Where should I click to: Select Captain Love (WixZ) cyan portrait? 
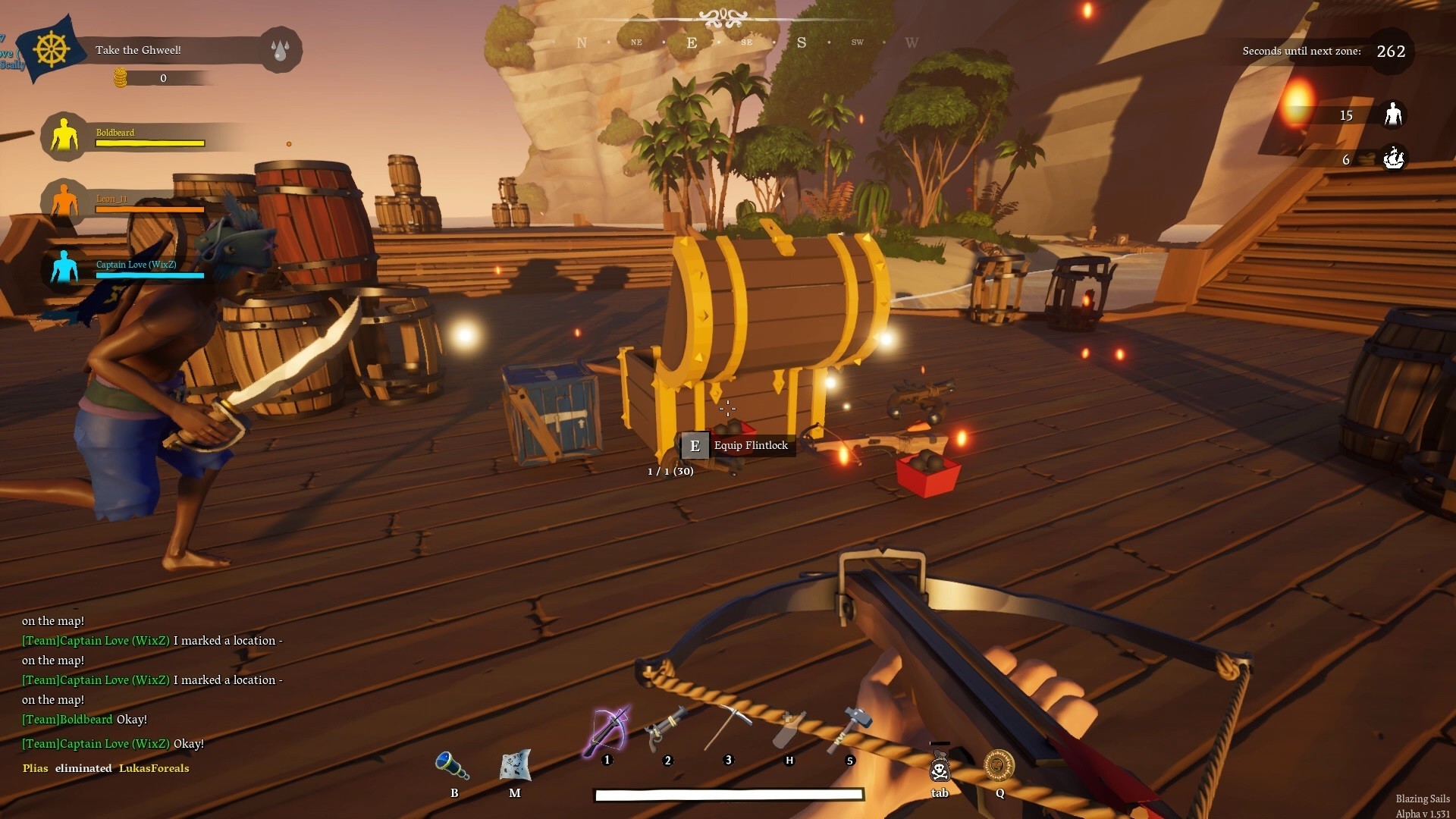point(64,268)
